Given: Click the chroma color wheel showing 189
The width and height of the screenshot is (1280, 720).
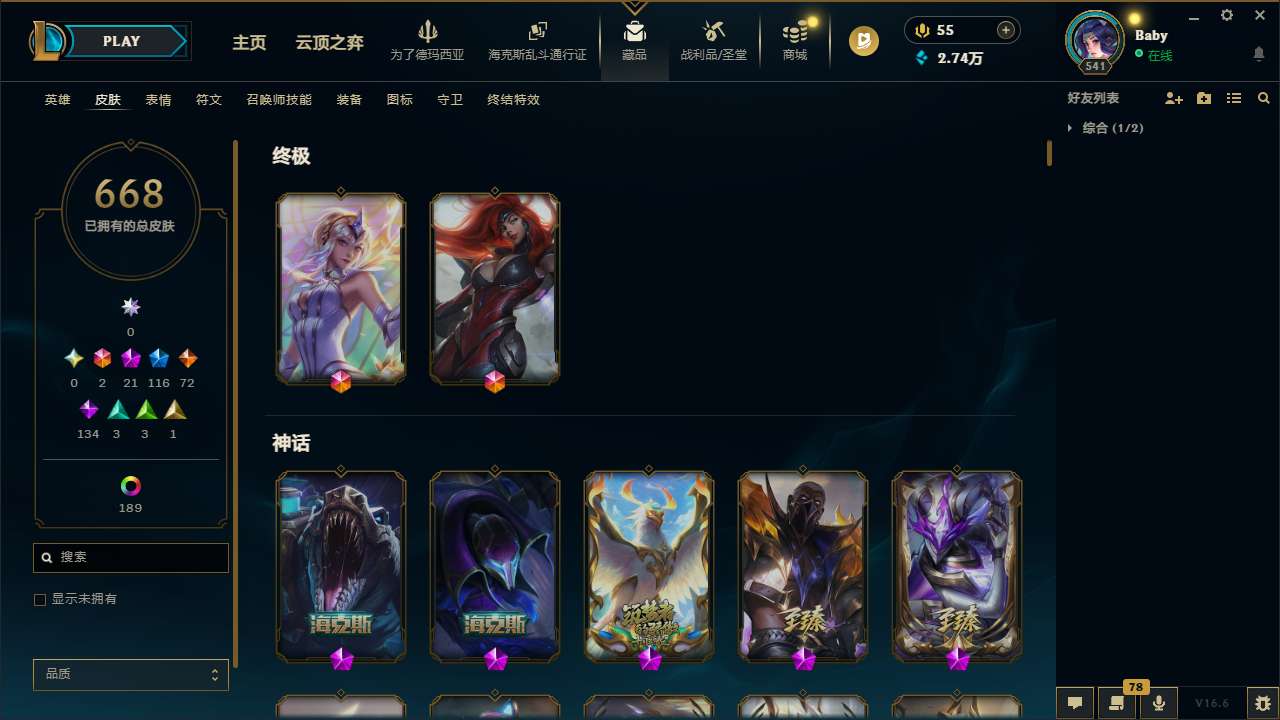Looking at the screenshot, I should point(130,484).
